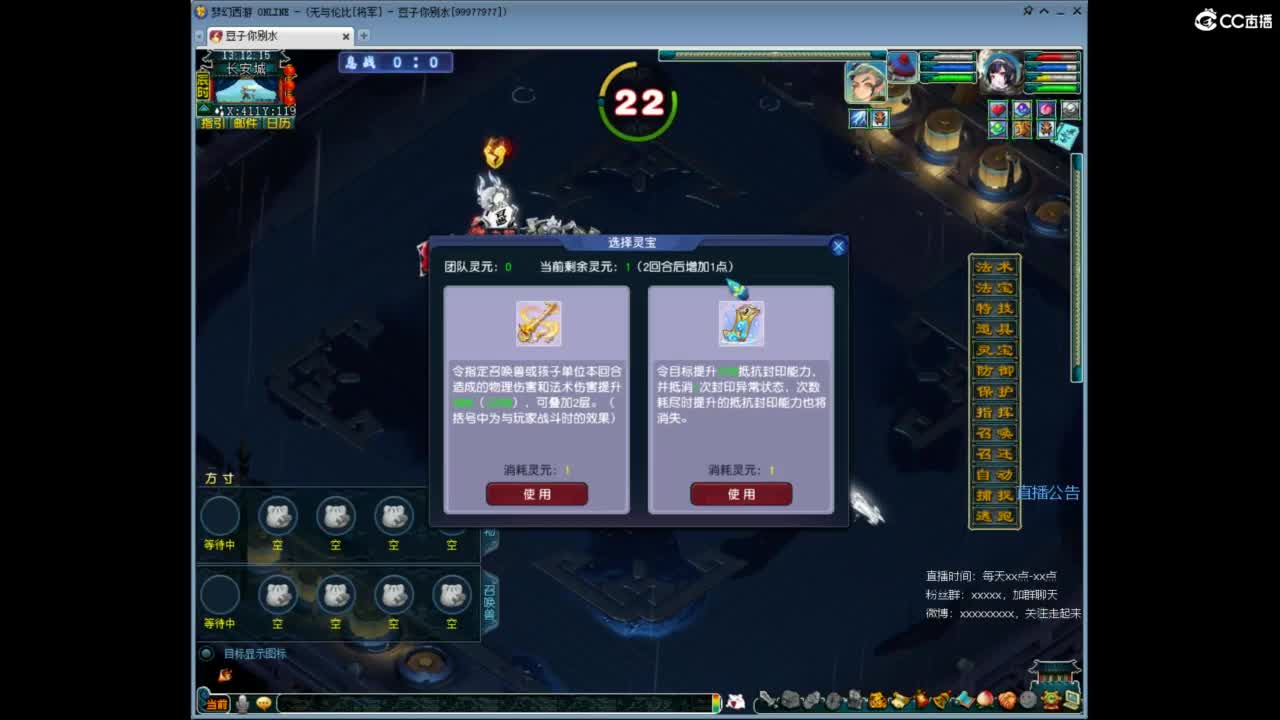This screenshot has width=1280, height=720.
Task: Toggle the 目标显示图标 target display option
Action: [x=207, y=653]
